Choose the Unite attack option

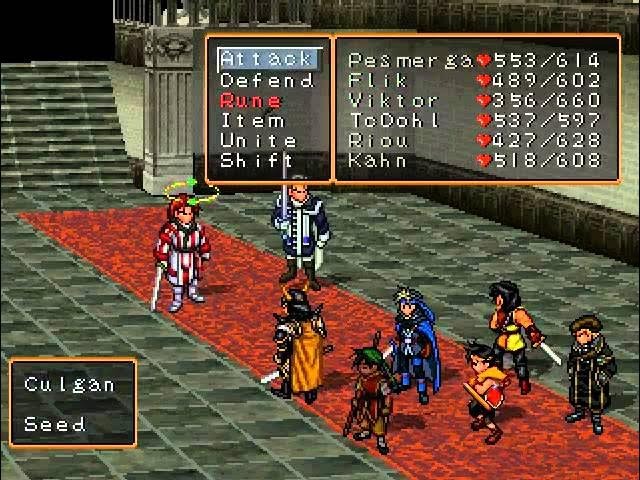[x=258, y=140]
